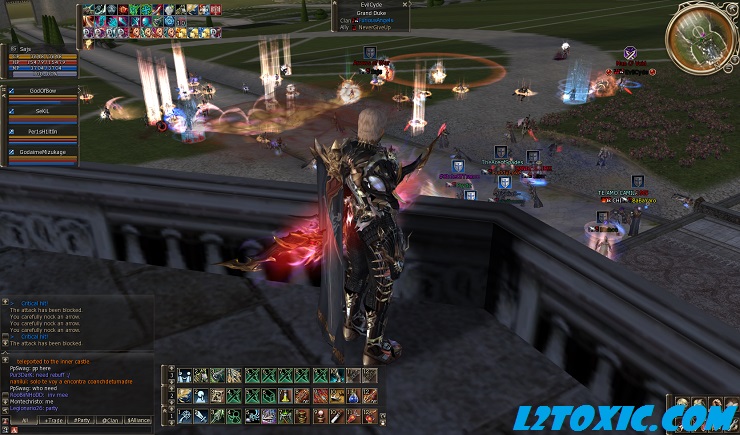This screenshot has height=435, width=740.
Task: Target party member GodaimeMizukage
Action: (x=40, y=151)
